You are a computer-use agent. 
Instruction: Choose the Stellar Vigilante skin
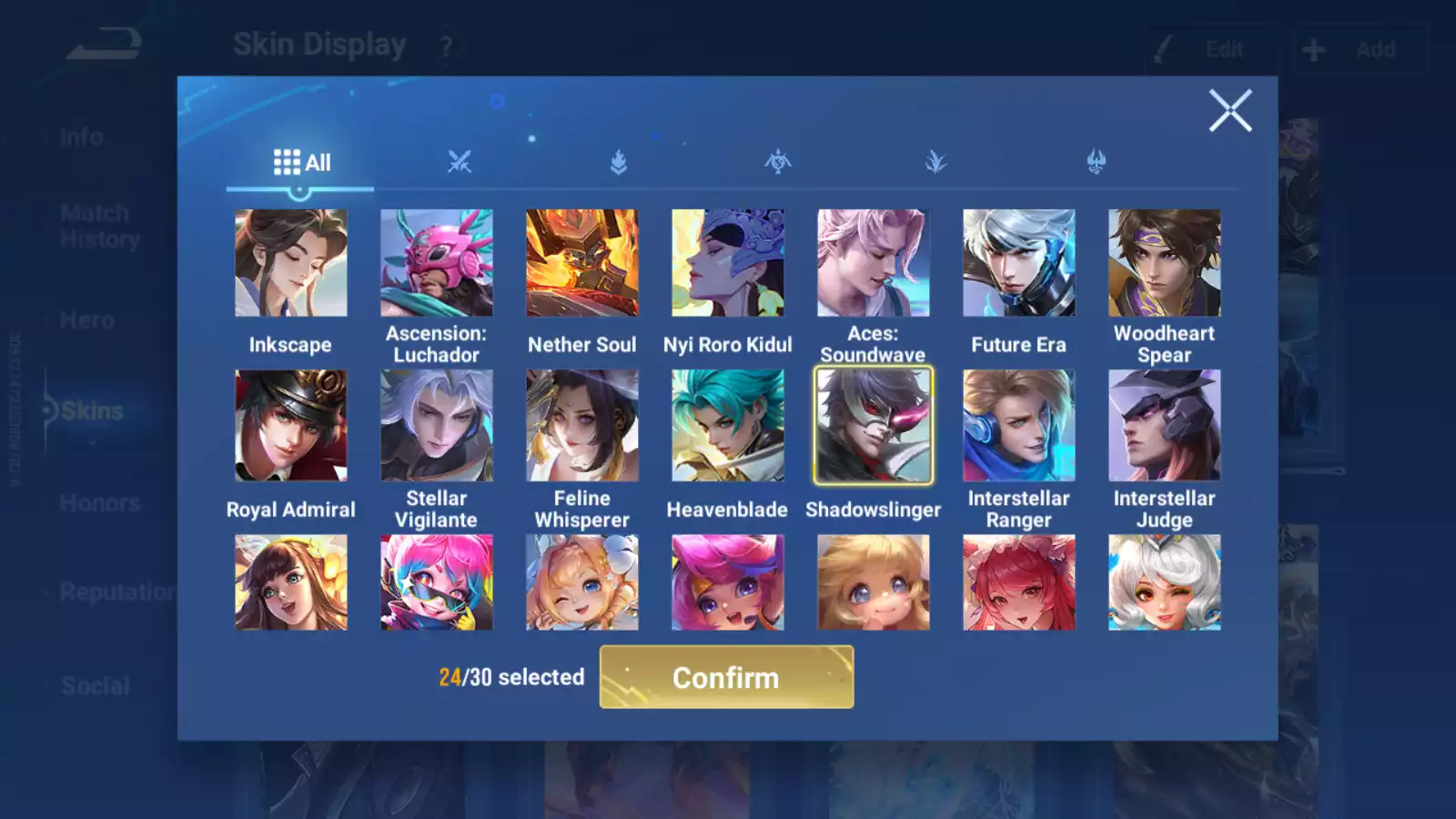coord(437,425)
